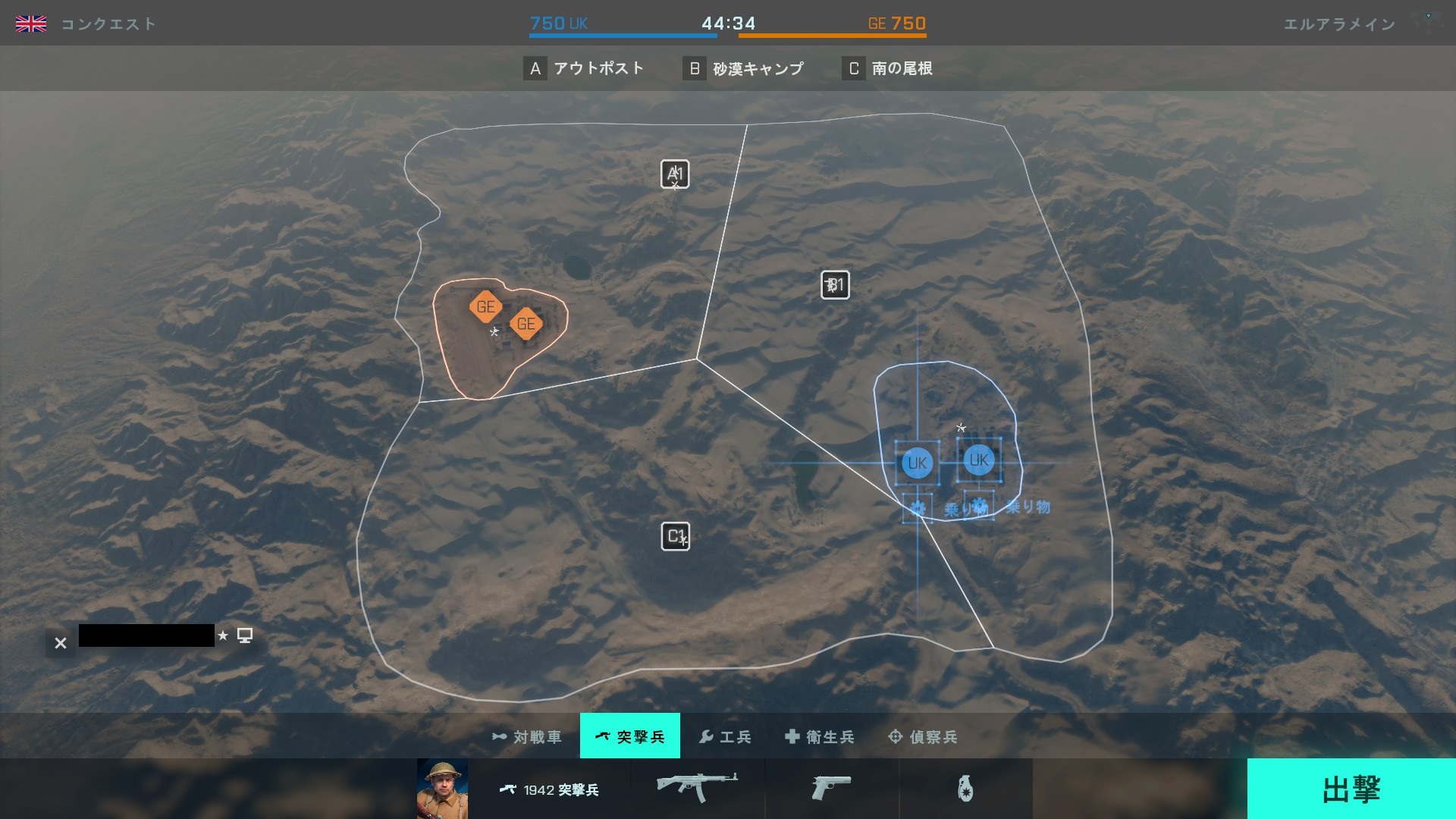Switch to the 対戦車 class tab
The height and width of the screenshot is (819, 1456).
pyautogui.click(x=528, y=736)
